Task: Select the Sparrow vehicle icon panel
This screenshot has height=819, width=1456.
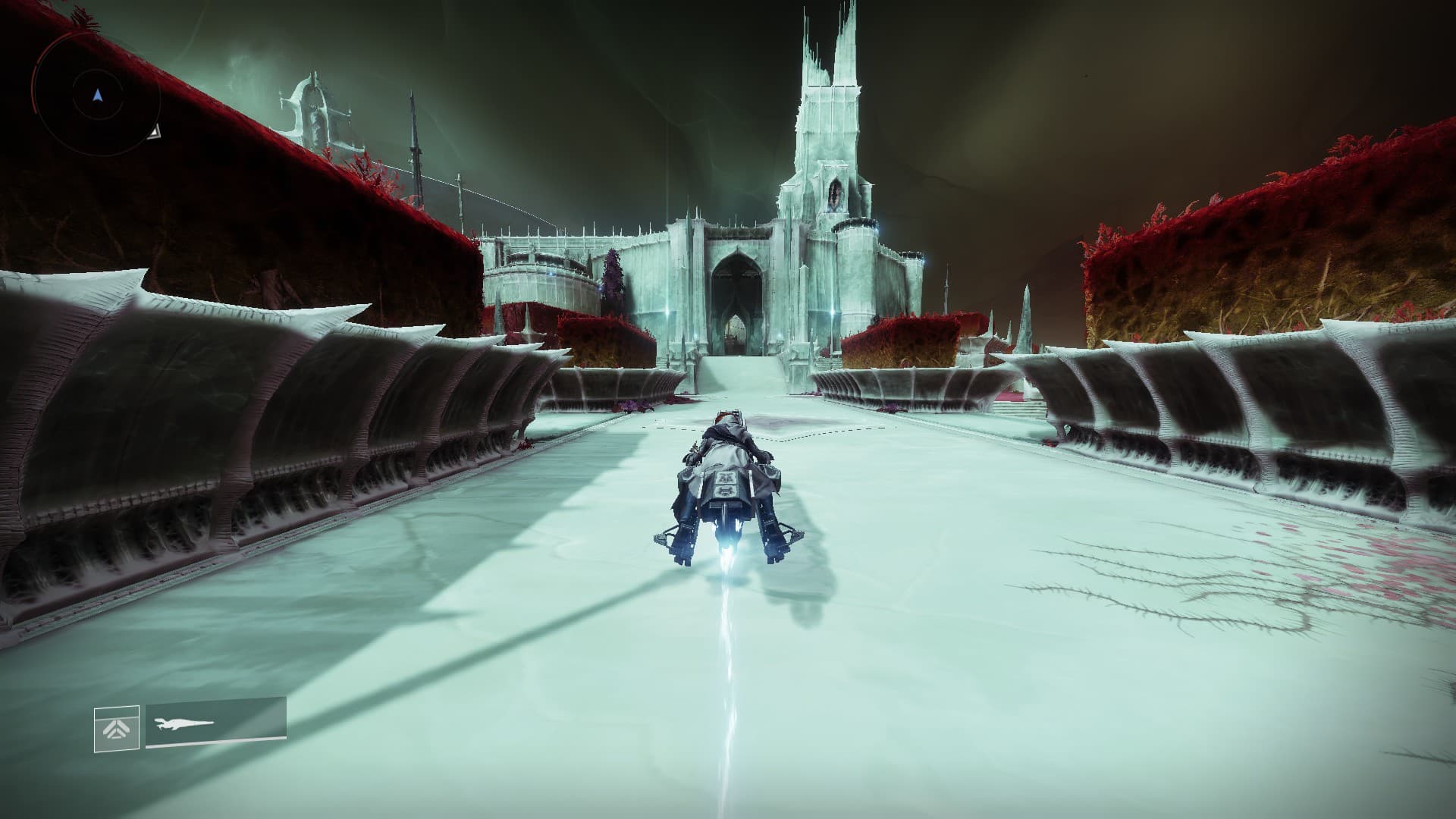Action: 215,725
